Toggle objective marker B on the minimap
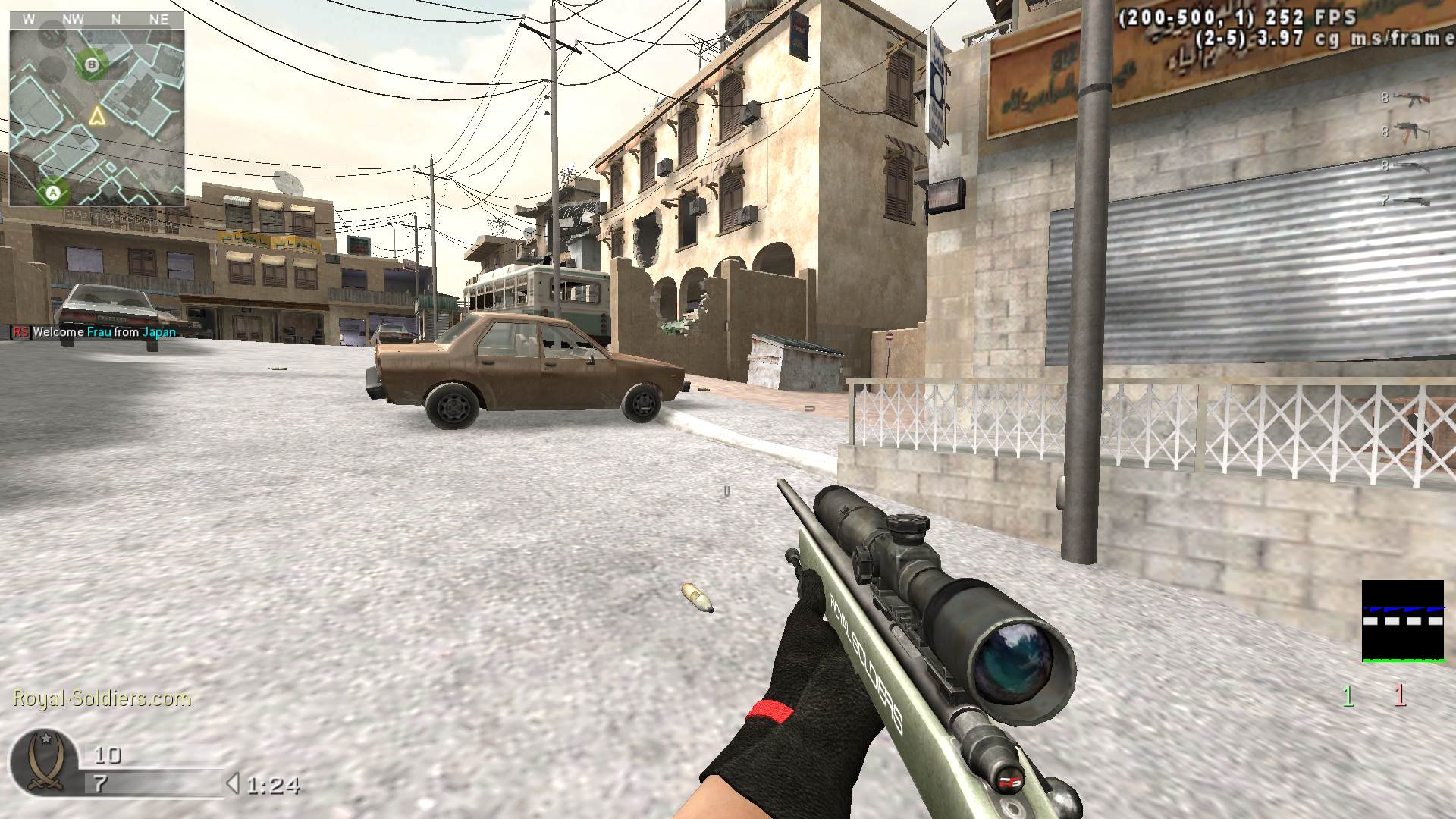This screenshot has width=1456, height=819. [92, 65]
